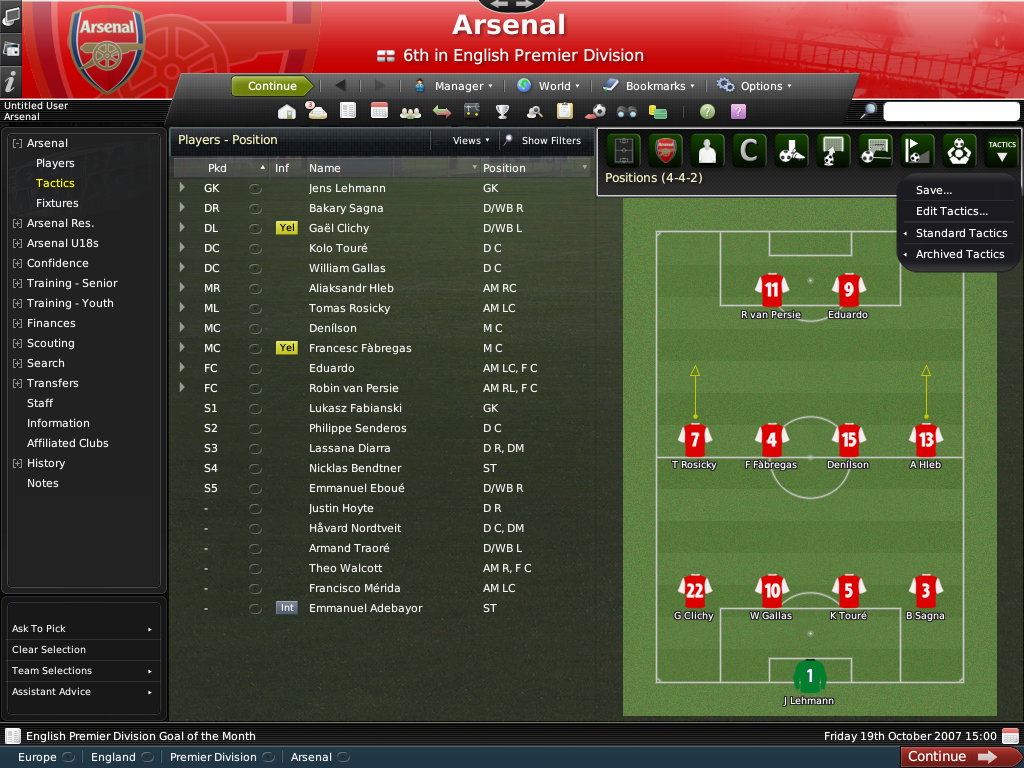Click Clear Selection
The image size is (1024, 768).
pyautogui.click(x=48, y=650)
